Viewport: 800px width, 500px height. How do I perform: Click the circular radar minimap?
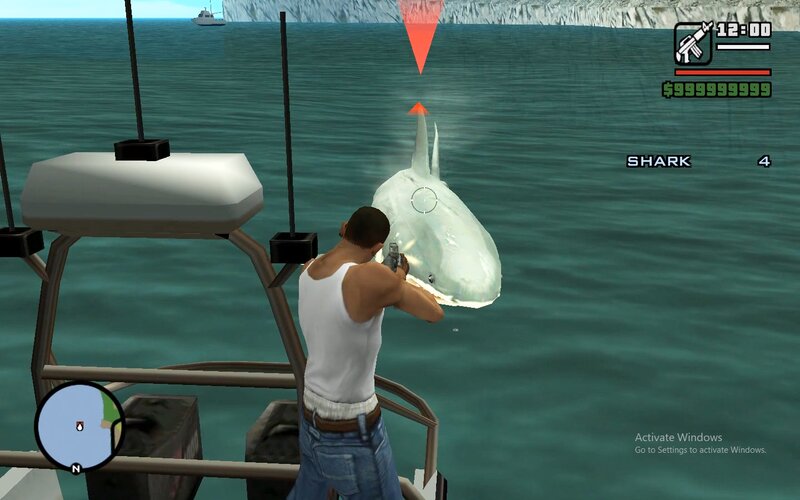point(80,426)
